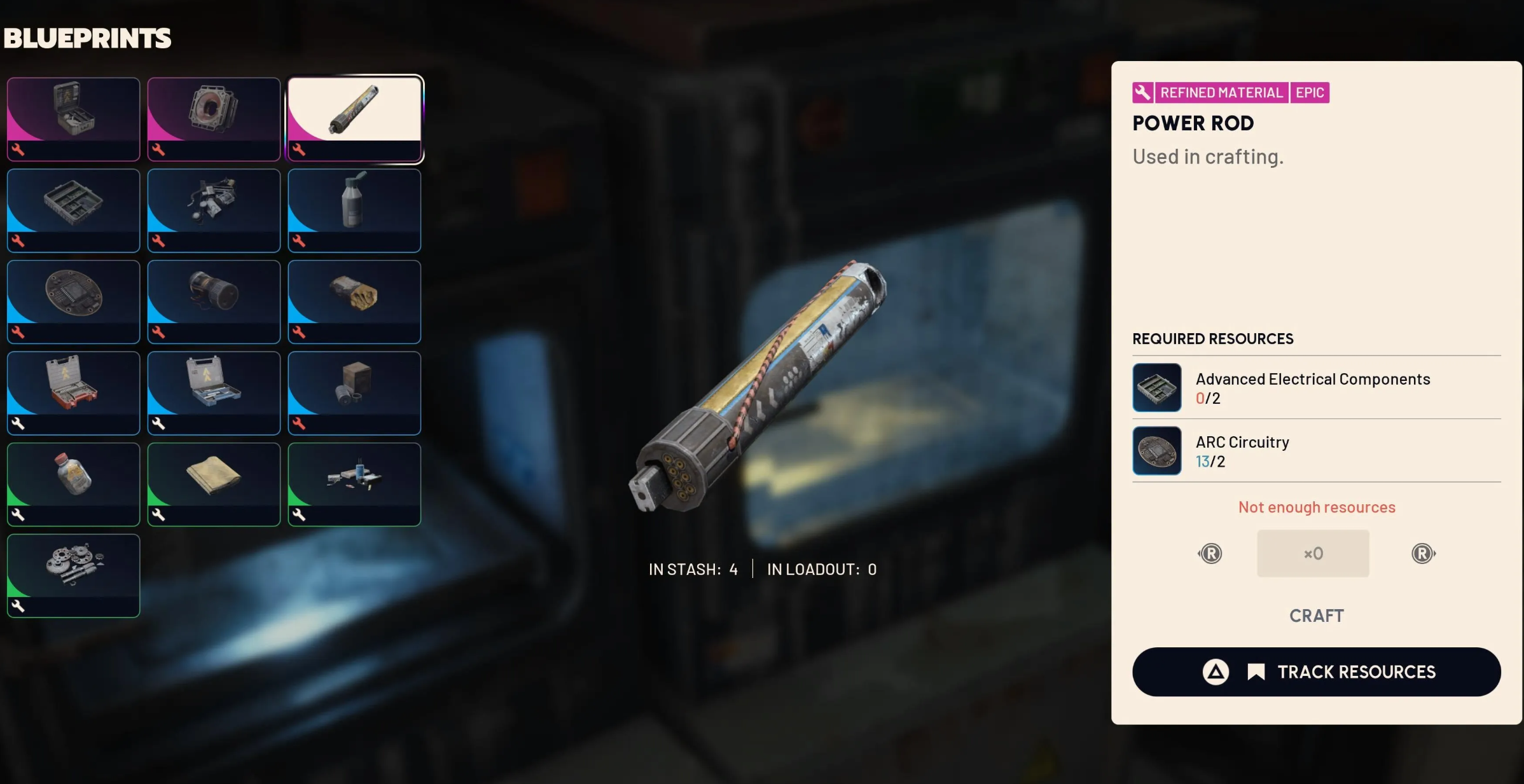Screen dimensions: 1524x784
Task: Select the capacitor and electronics parts blueprint
Action: coord(354,484)
